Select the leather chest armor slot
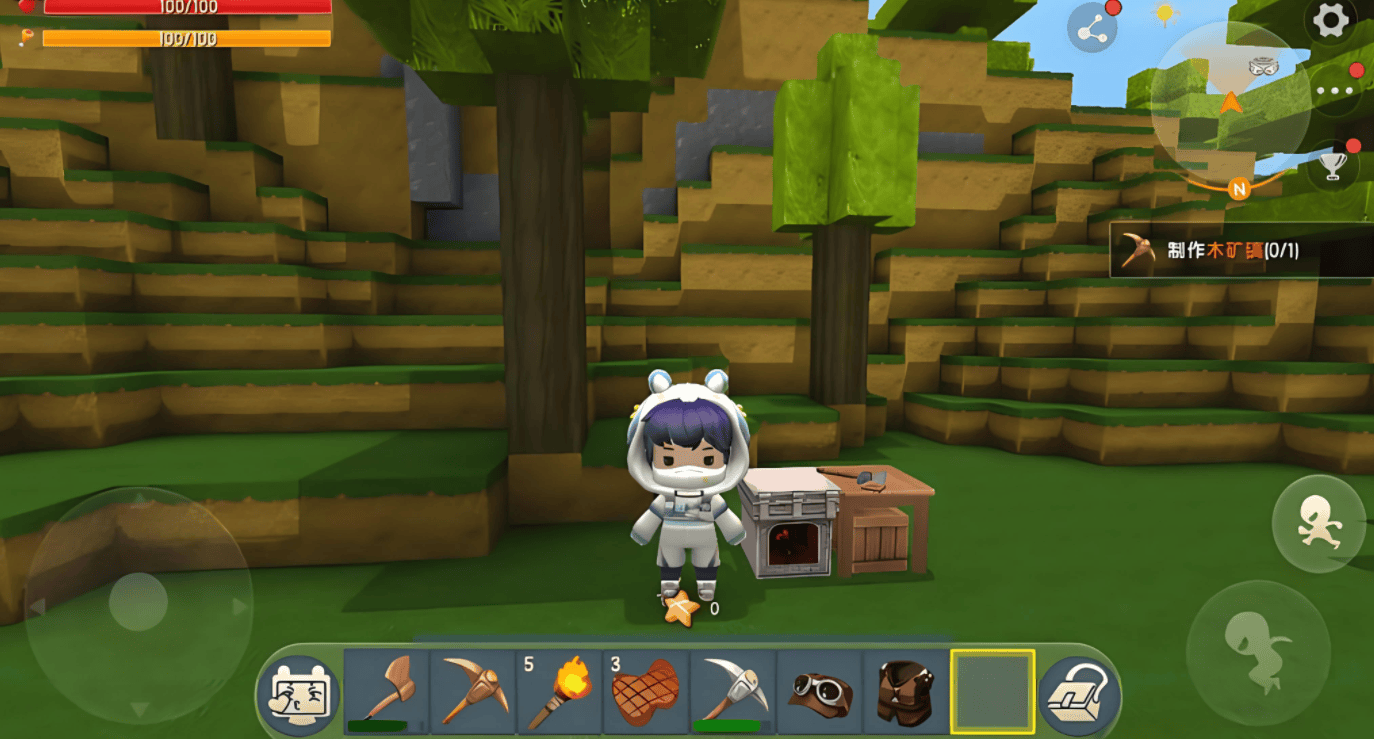The height and width of the screenshot is (739, 1374). pos(906,690)
